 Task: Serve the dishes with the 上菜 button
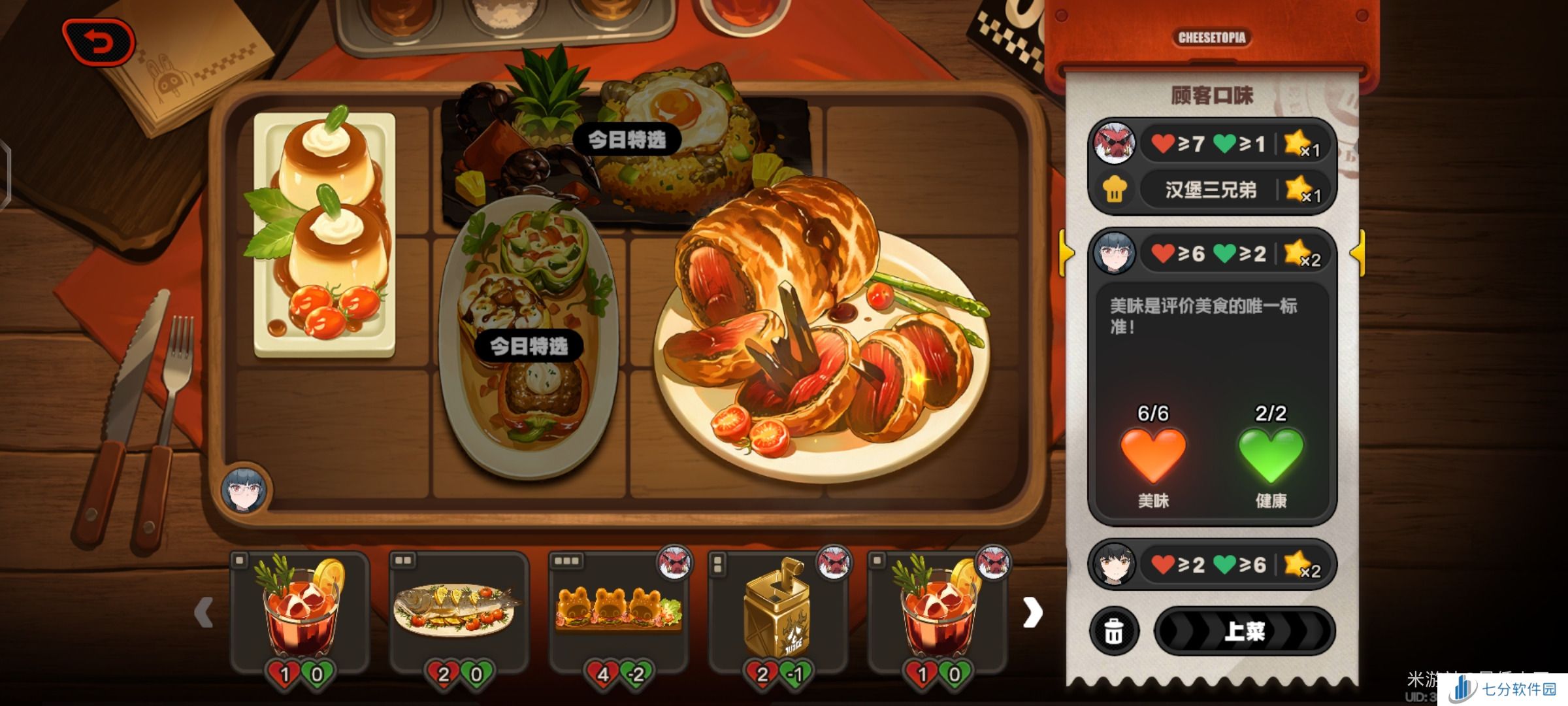click(1245, 631)
